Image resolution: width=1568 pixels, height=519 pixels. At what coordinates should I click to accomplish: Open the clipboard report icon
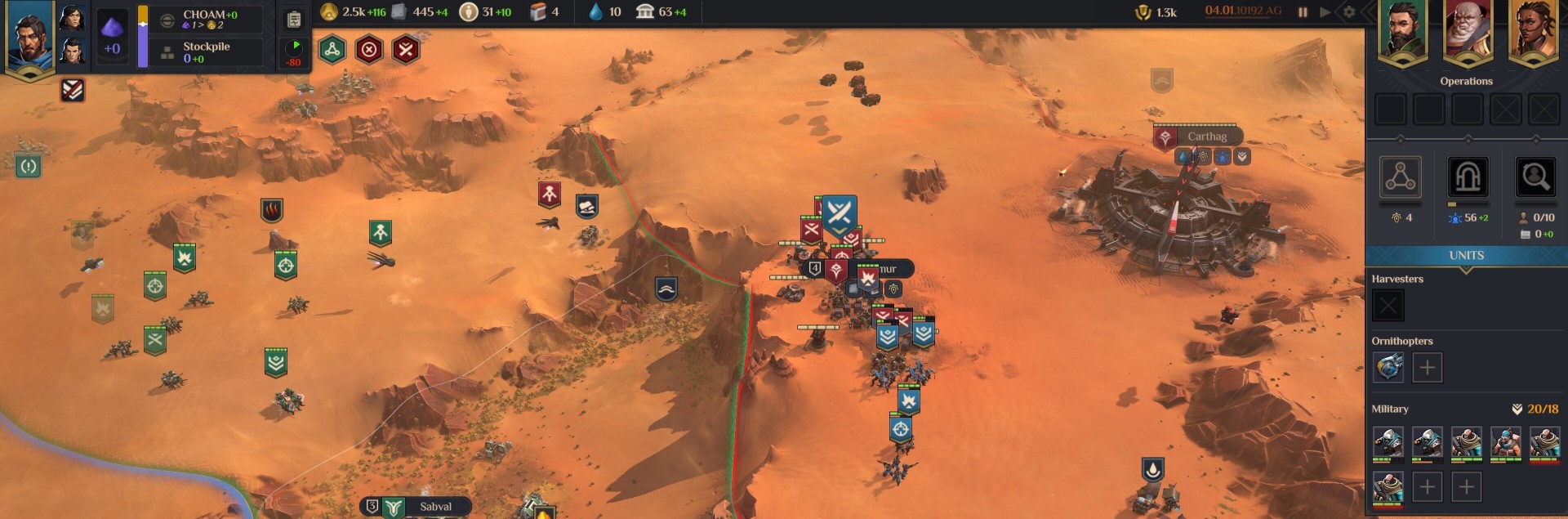294,19
